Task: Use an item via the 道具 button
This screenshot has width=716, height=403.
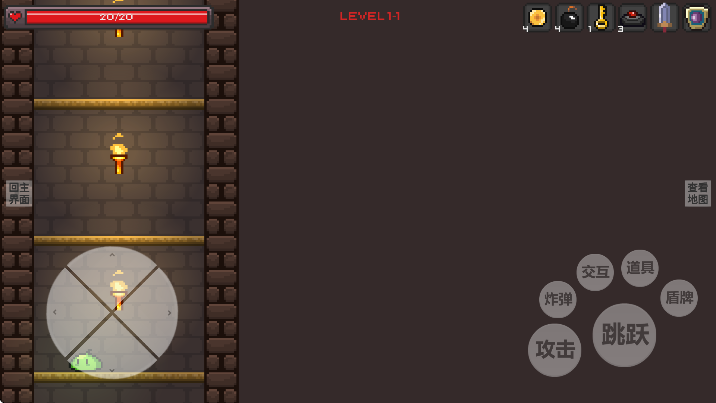Action: click(640, 268)
